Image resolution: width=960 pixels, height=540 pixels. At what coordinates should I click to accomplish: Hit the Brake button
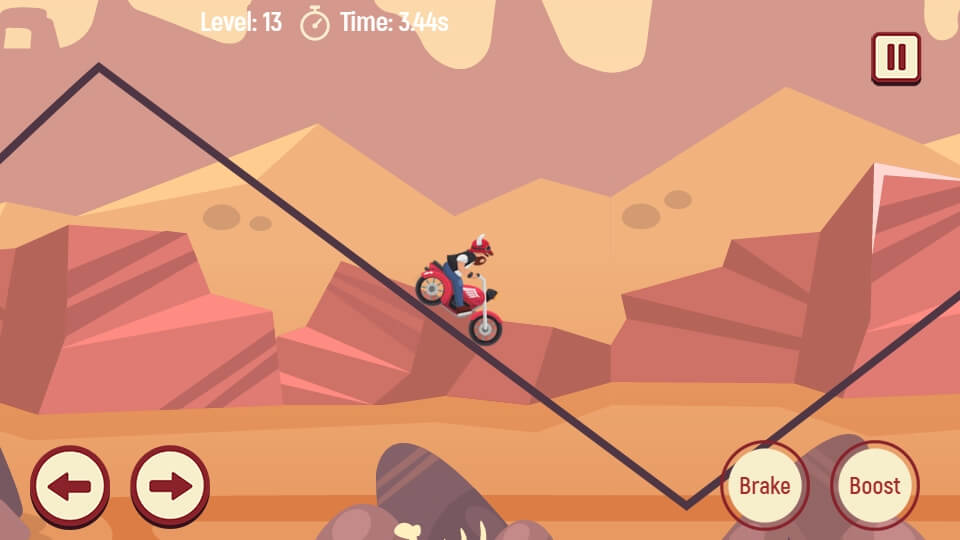[764, 486]
